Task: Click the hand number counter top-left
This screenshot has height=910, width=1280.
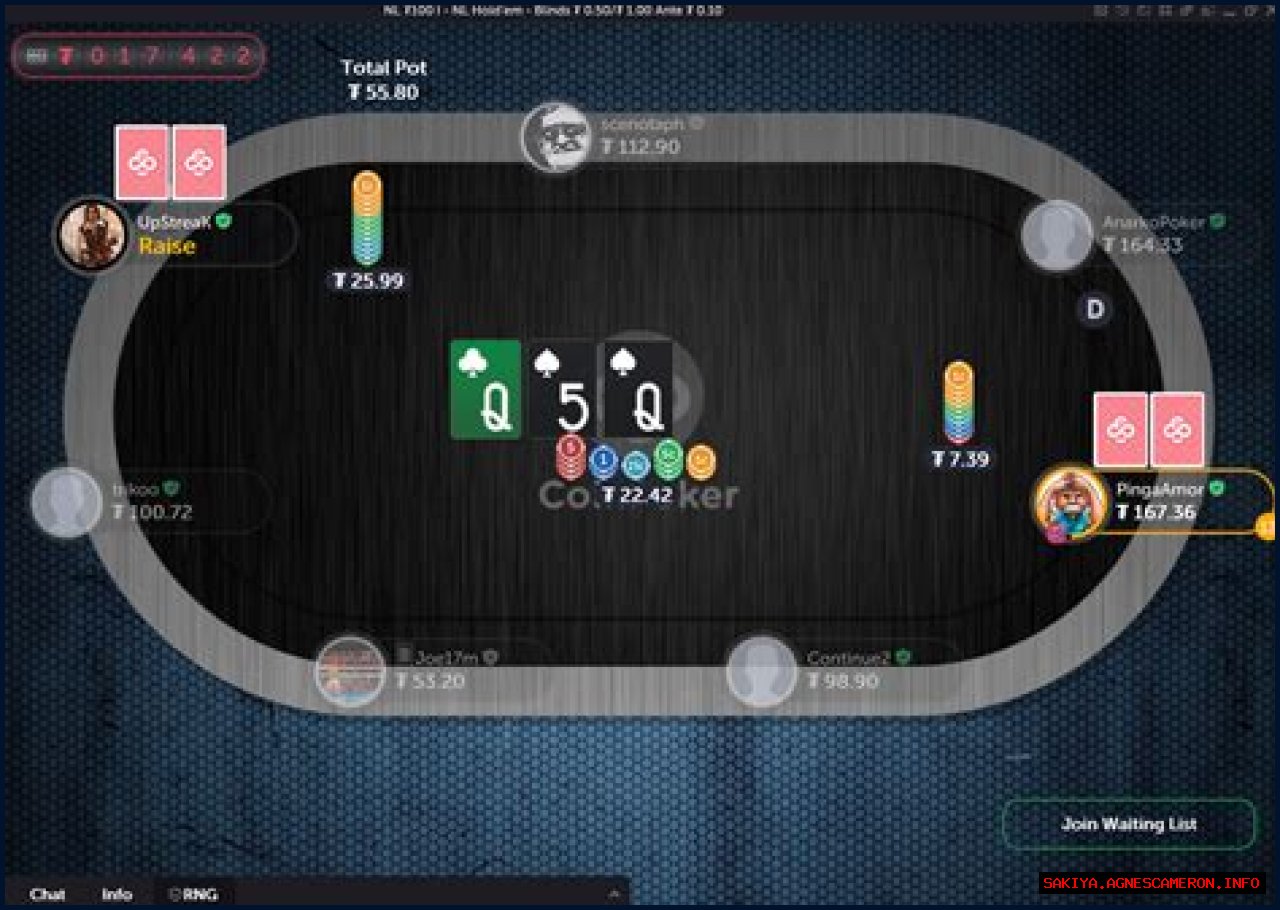Action: (x=138, y=55)
